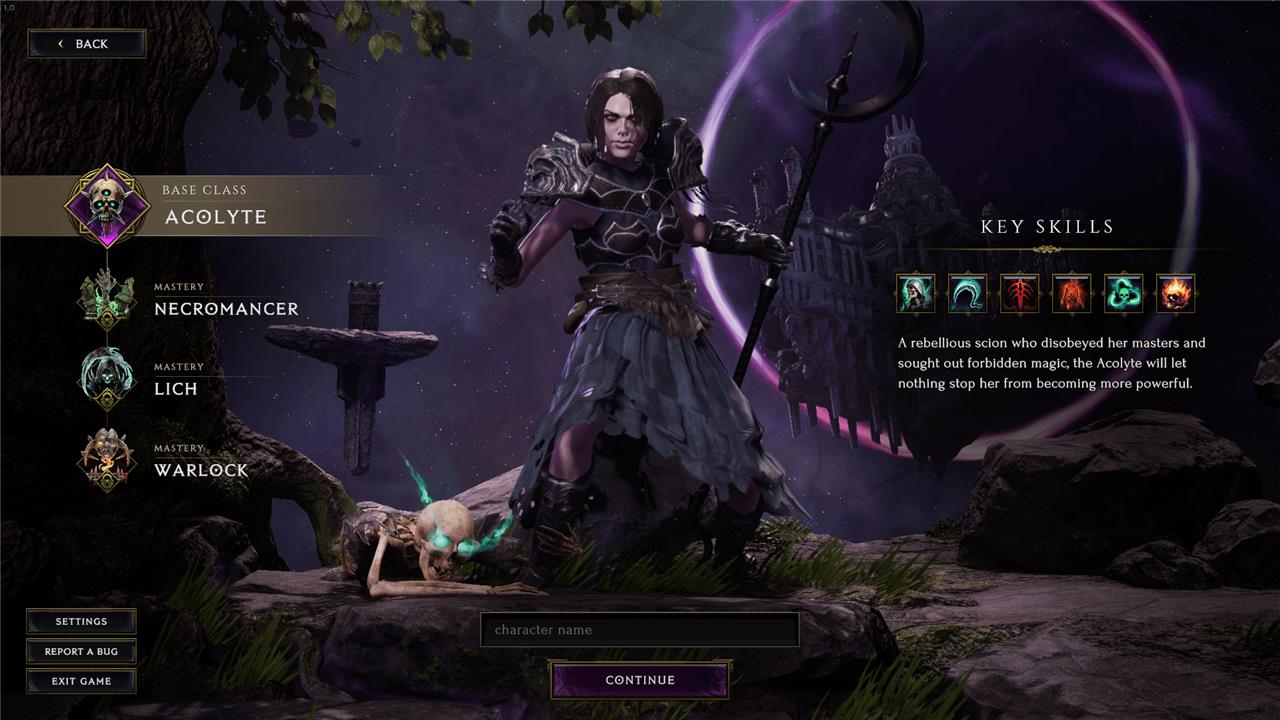Select the teal scythe key skill icon

(x=968, y=294)
